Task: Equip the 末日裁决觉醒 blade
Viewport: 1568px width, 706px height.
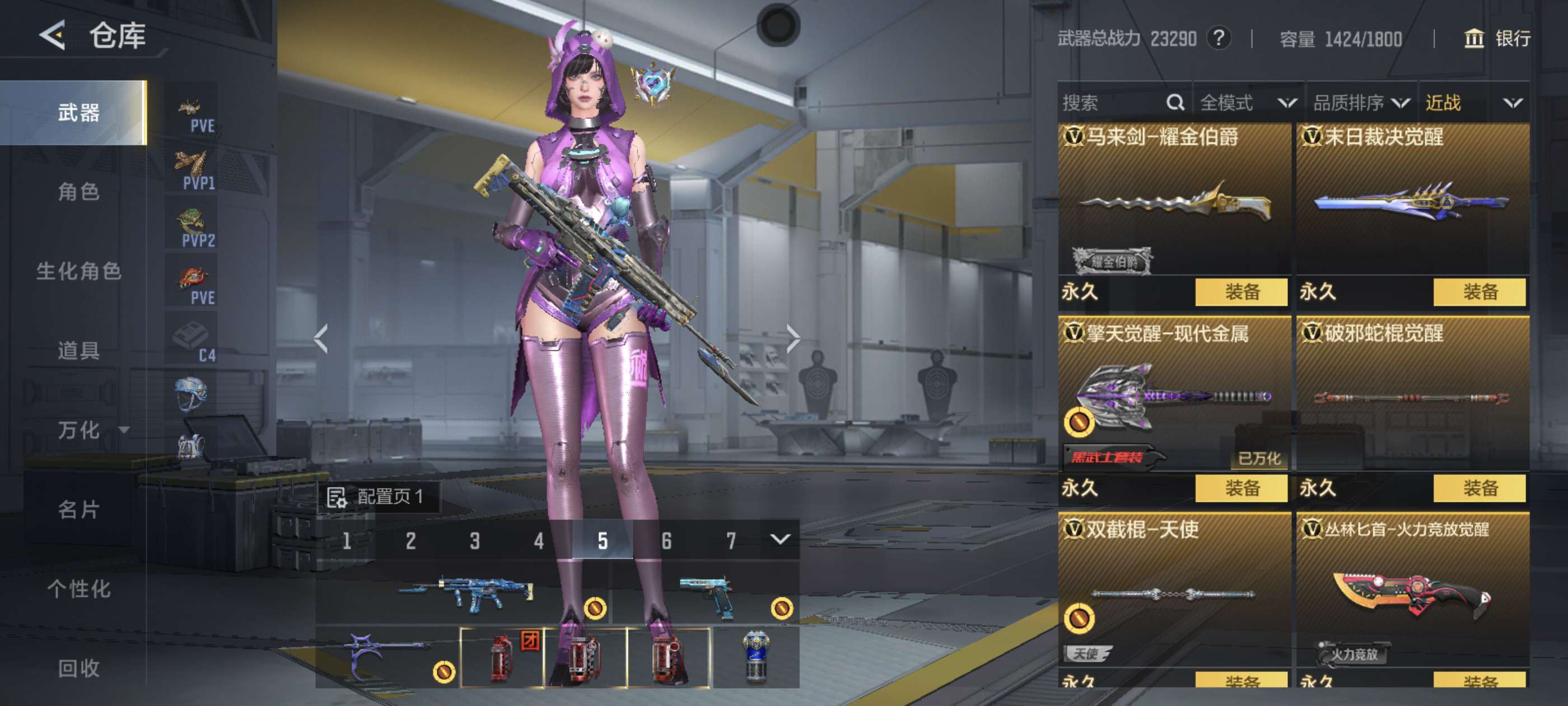Action: (x=1479, y=292)
